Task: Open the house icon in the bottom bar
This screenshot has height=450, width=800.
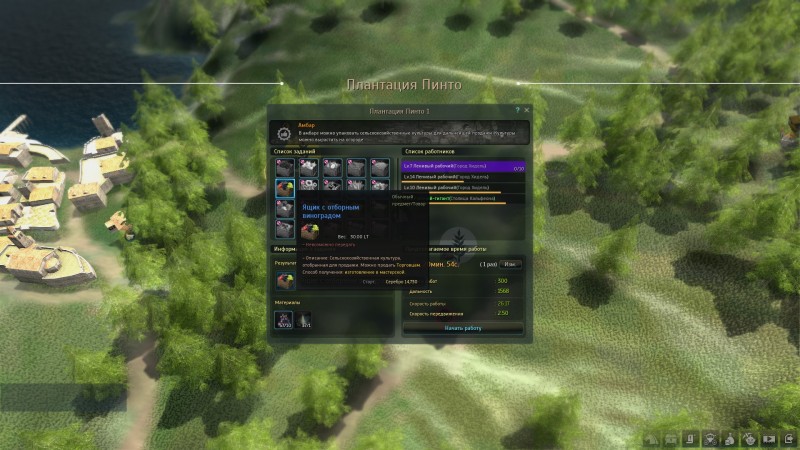Action: (652, 438)
